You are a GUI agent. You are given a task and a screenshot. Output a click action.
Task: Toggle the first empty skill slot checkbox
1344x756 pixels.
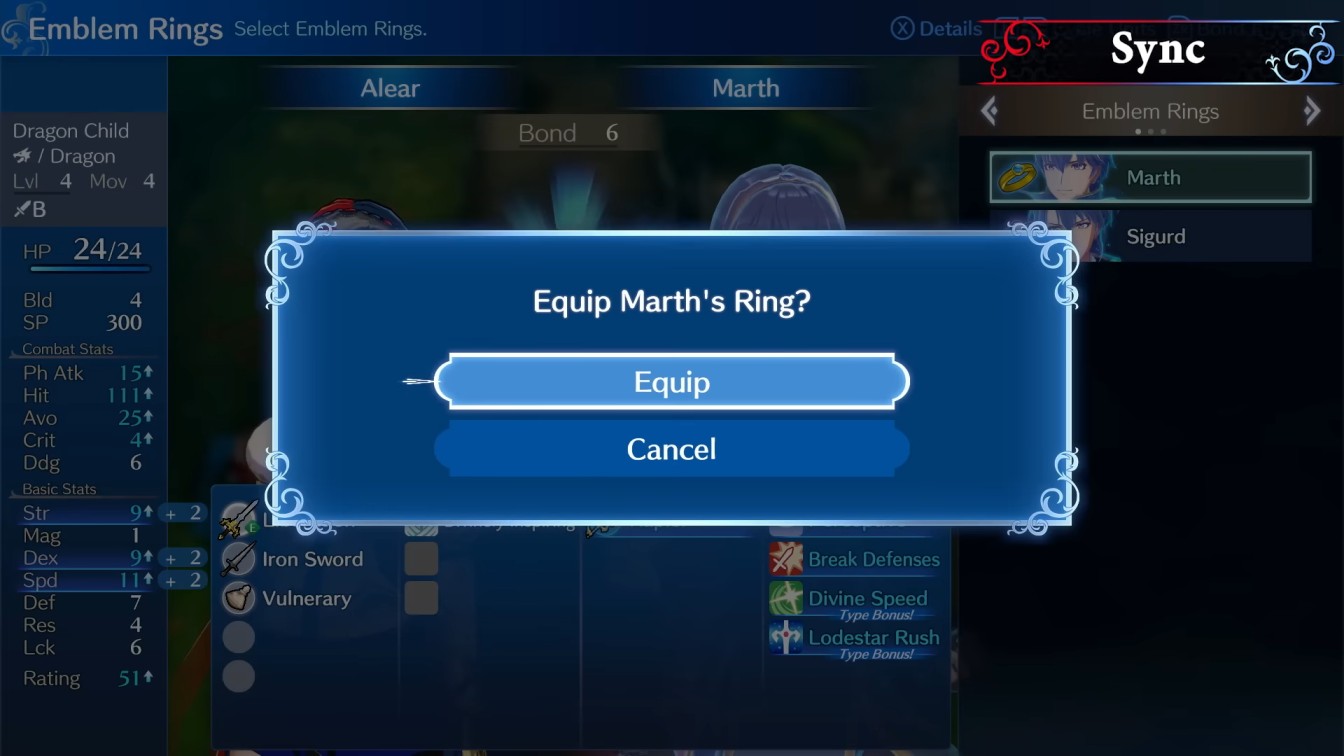(420, 558)
